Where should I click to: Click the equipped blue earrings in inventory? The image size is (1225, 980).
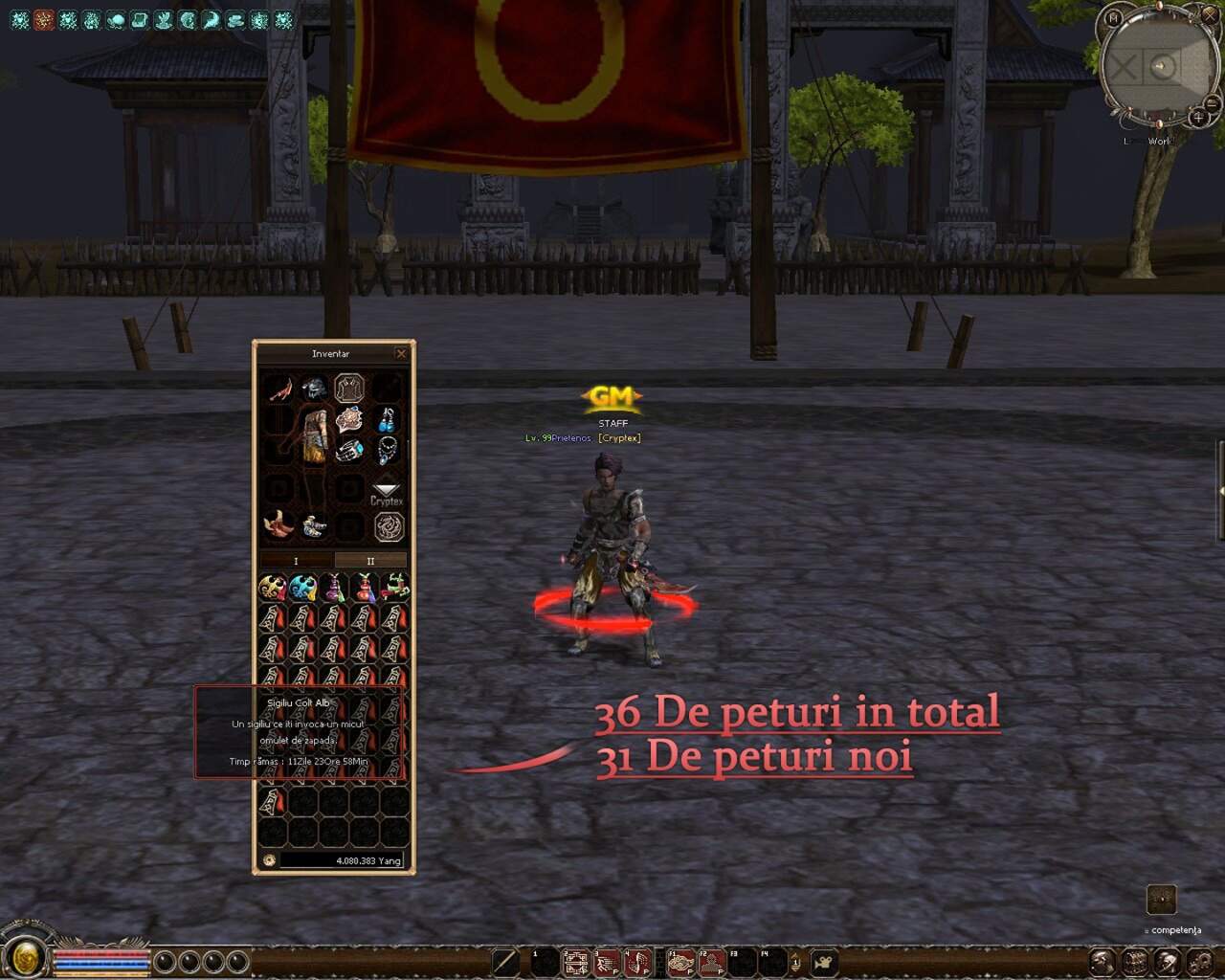pos(389,419)
